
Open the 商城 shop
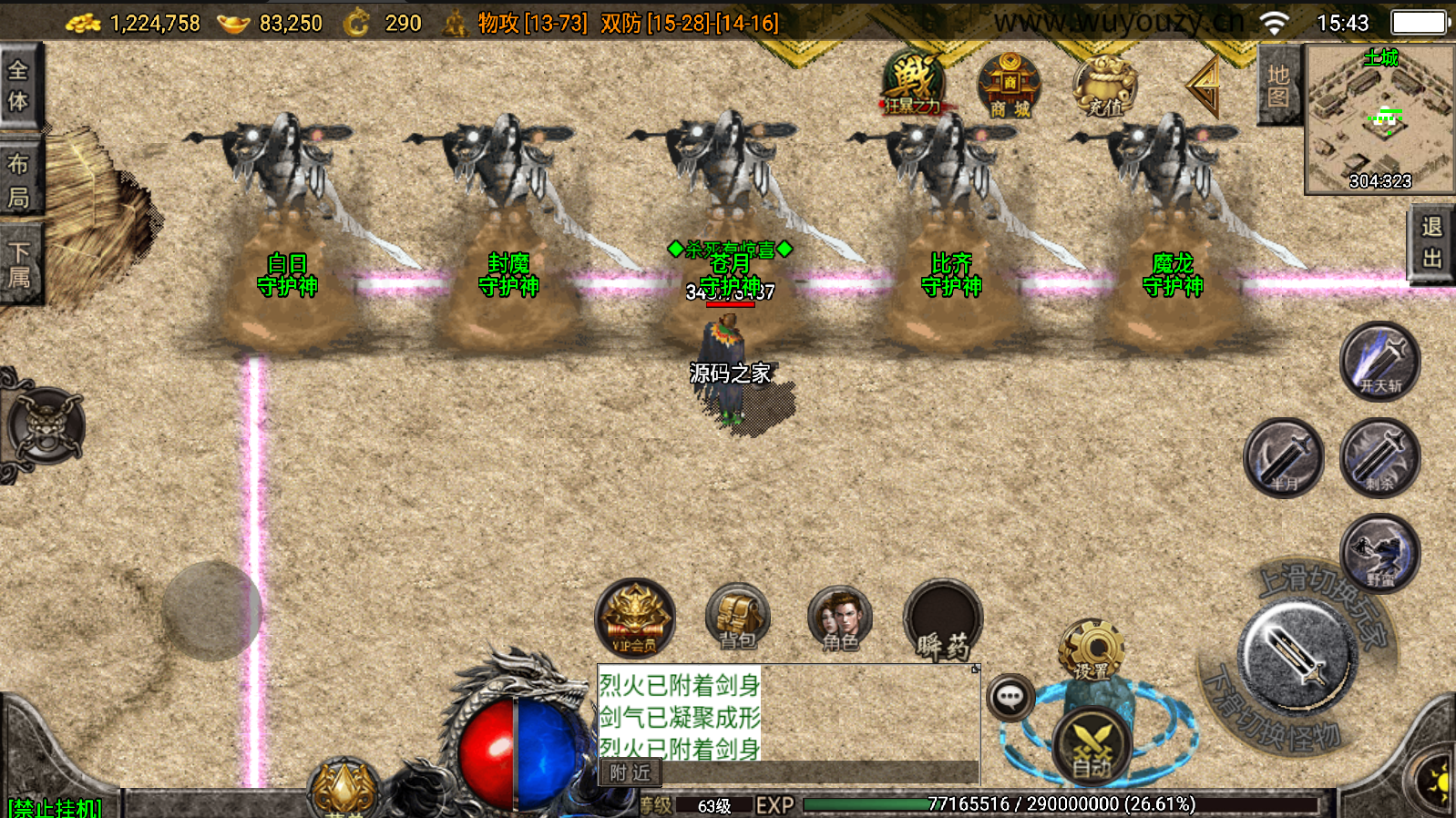1009,85
